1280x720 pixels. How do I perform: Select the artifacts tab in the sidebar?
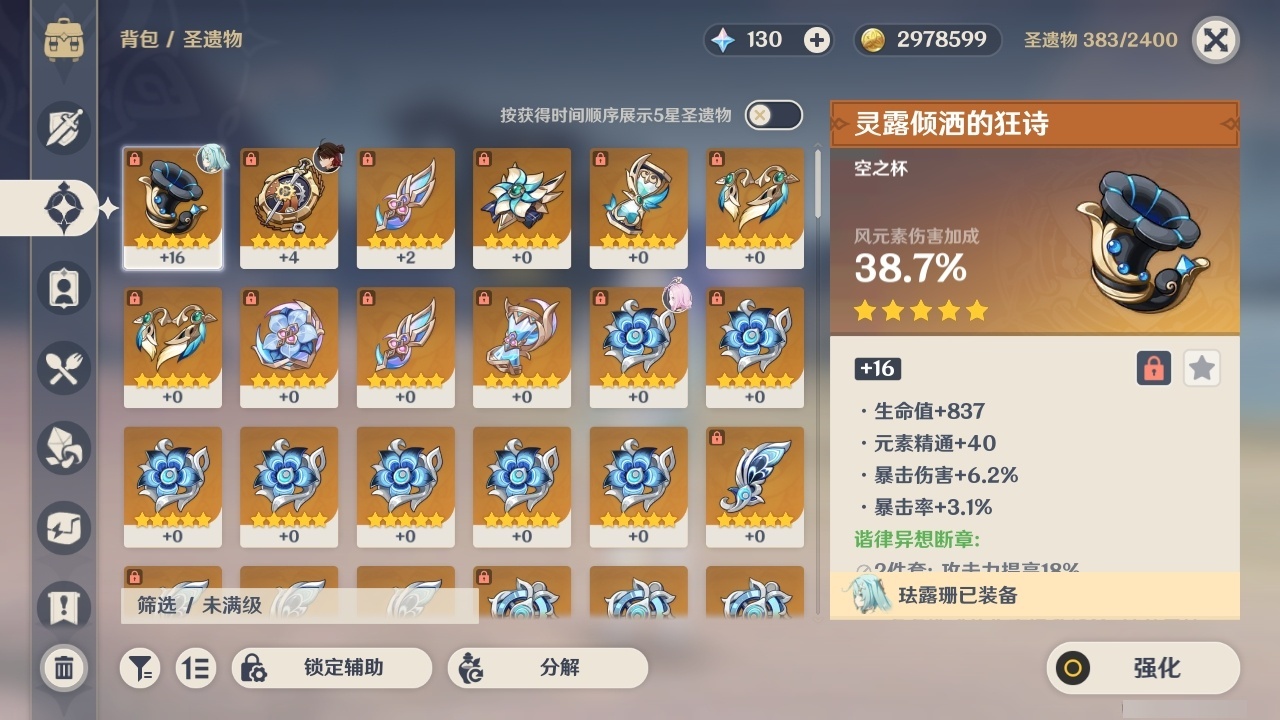tap(63, 207)
